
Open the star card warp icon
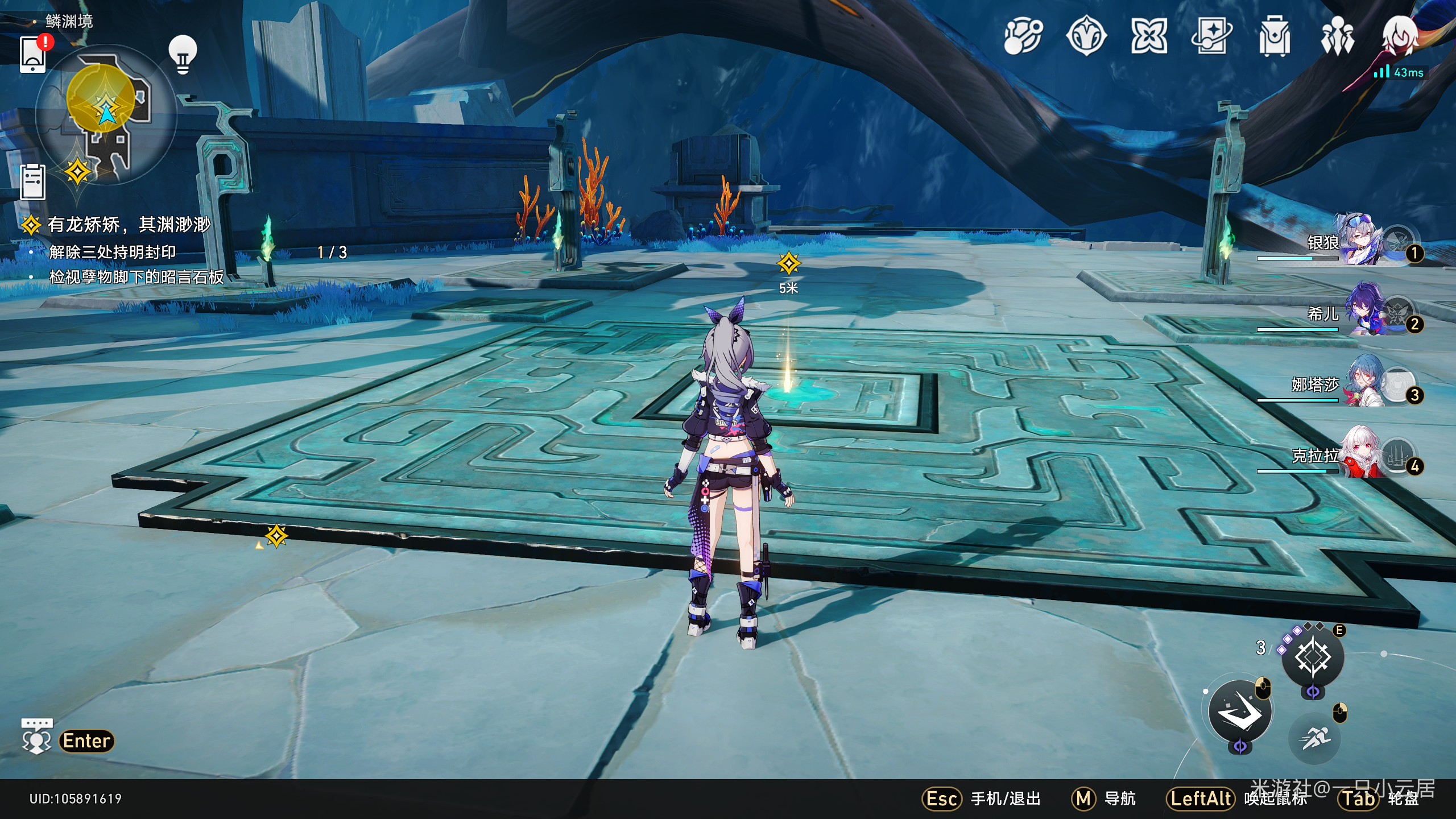click(x=1211, y=37)
